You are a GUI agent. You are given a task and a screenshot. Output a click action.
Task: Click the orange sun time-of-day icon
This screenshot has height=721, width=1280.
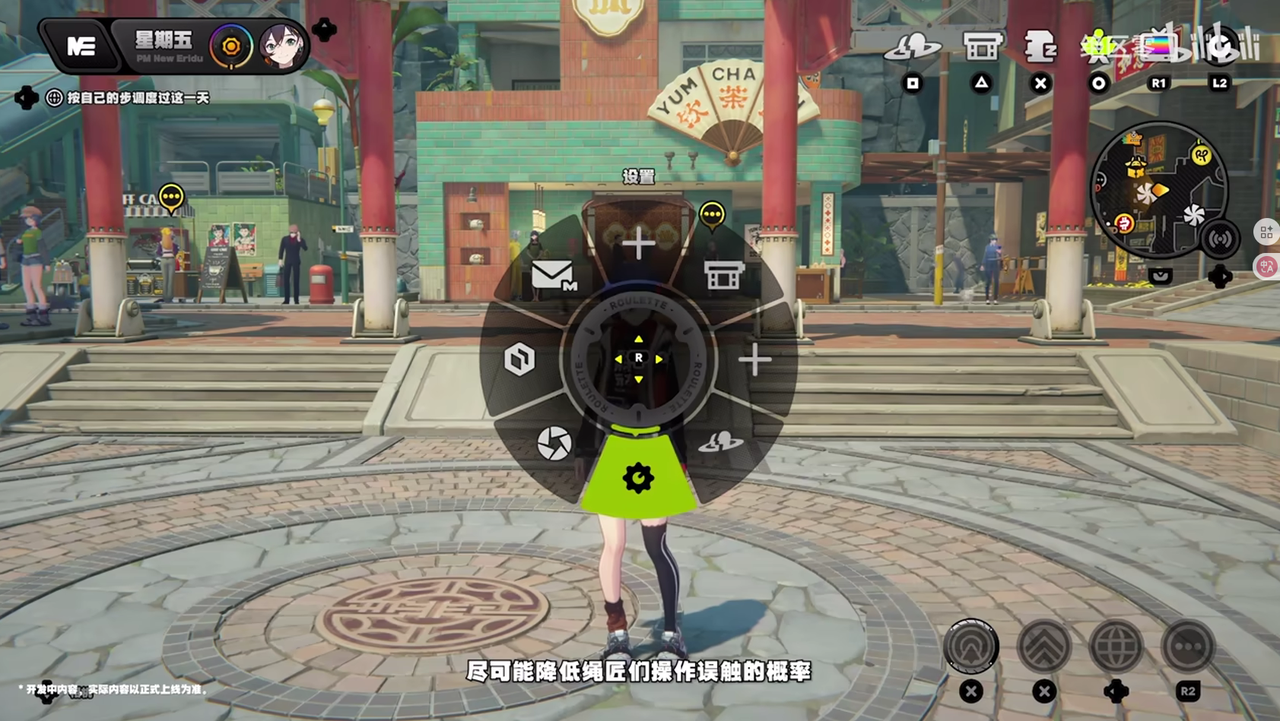tap(231, 46)
